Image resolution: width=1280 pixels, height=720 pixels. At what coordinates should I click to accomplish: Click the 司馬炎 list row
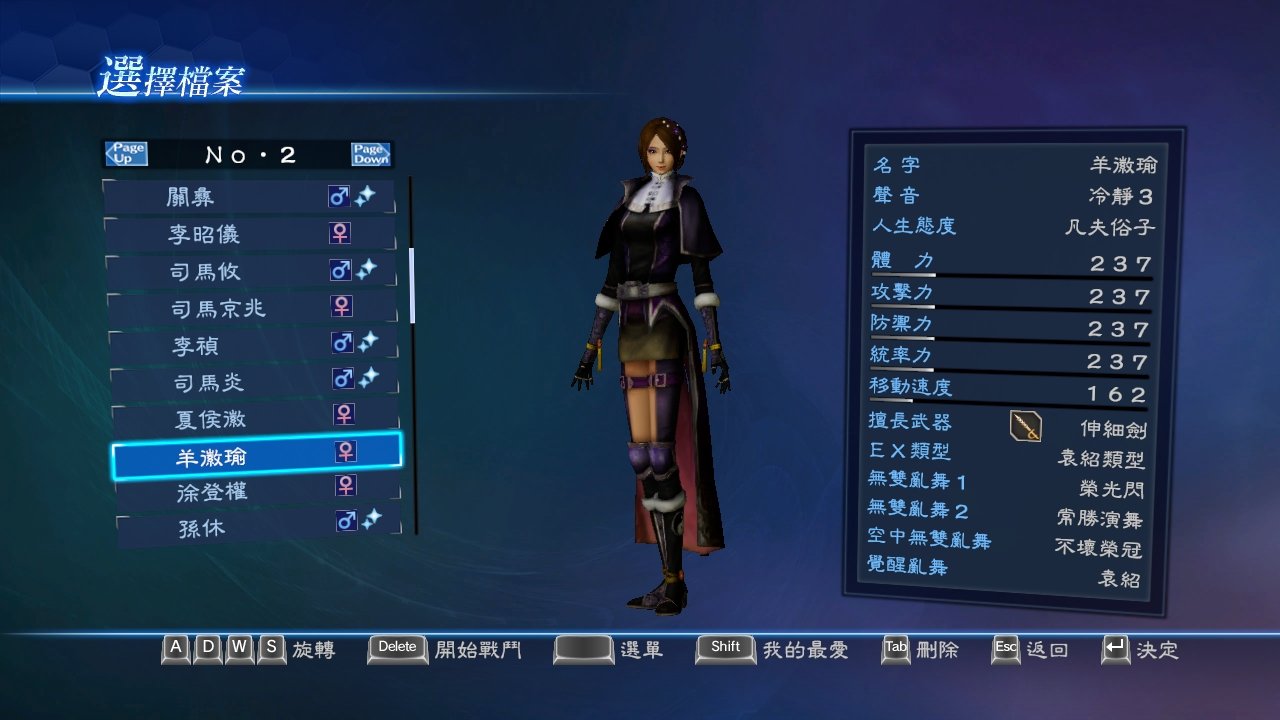(x=255, y=382)
